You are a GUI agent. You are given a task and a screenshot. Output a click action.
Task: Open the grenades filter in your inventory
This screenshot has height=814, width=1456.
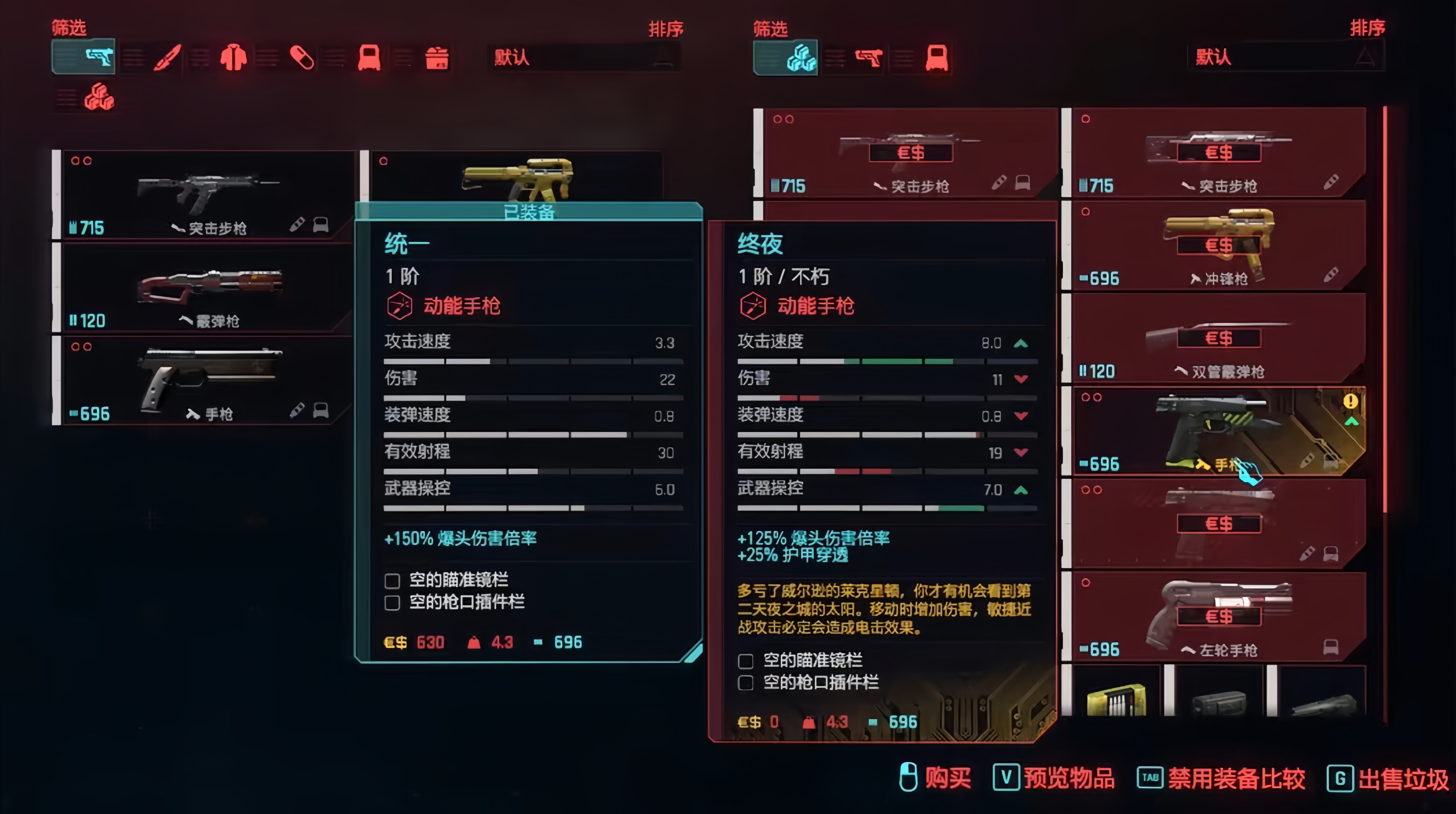click(x=370, y=57)
